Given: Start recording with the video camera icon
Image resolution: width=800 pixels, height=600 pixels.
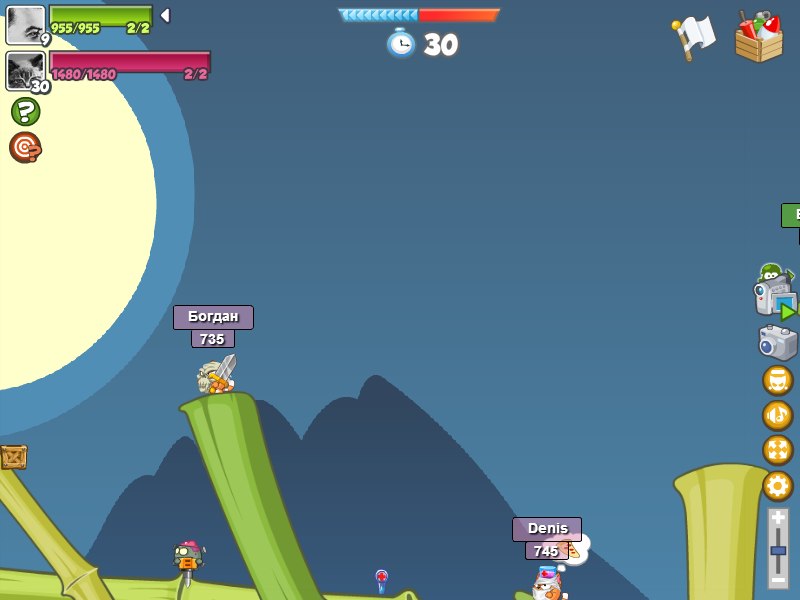Looking at the screenshot, I should (x=775, y=297).
